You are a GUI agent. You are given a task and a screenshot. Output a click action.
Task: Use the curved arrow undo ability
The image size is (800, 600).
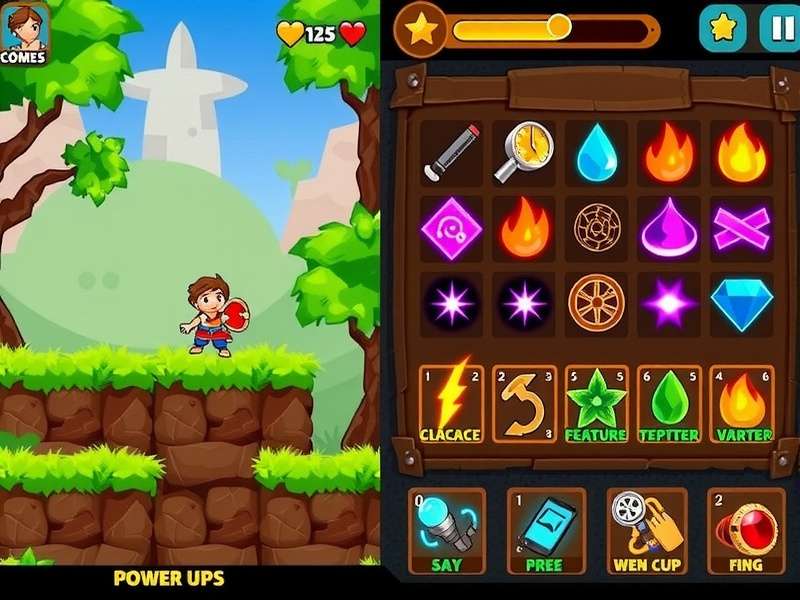coord(524,404)
